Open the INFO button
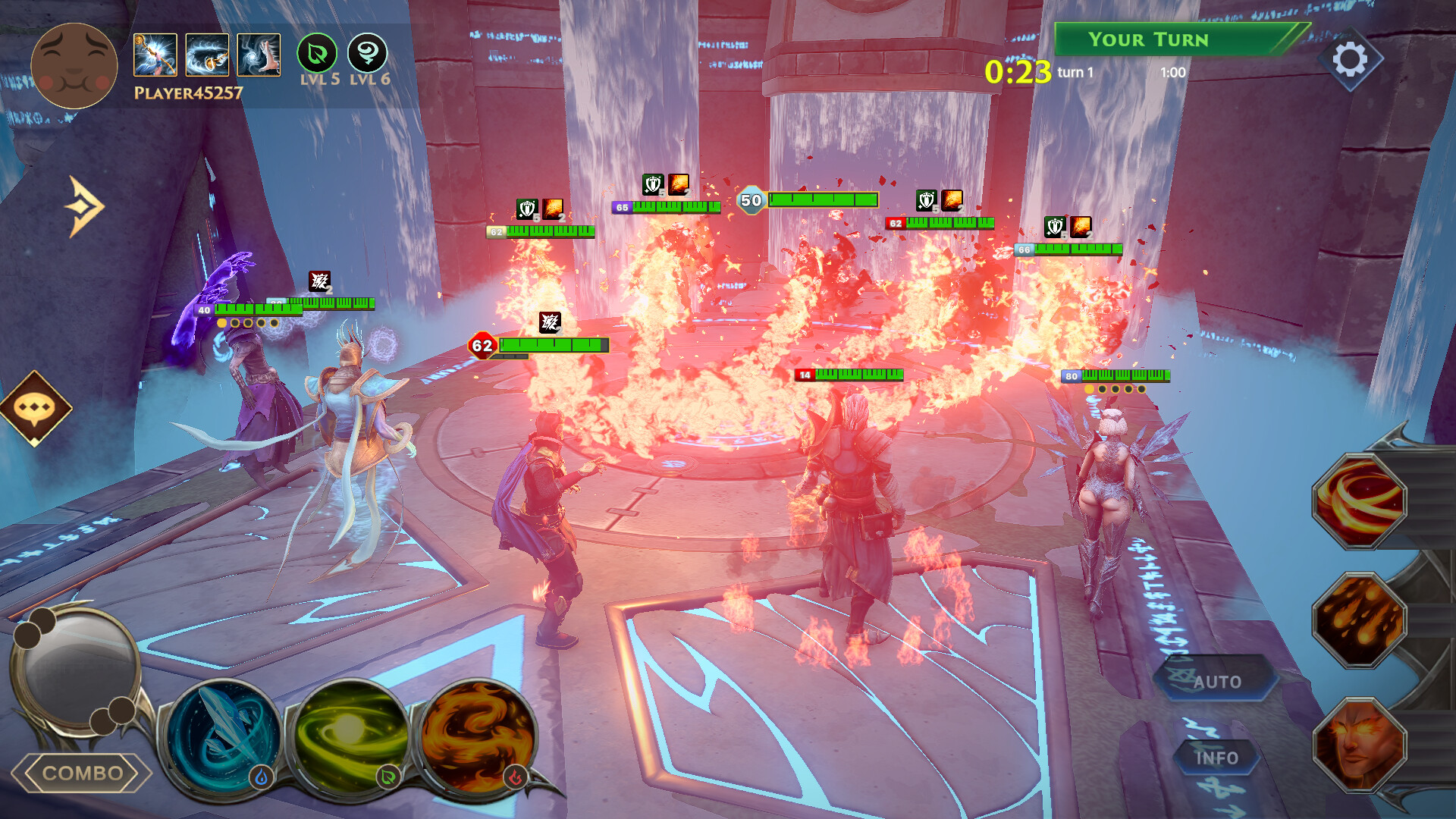This screenshot has width=1456, height=819. 1217,757
